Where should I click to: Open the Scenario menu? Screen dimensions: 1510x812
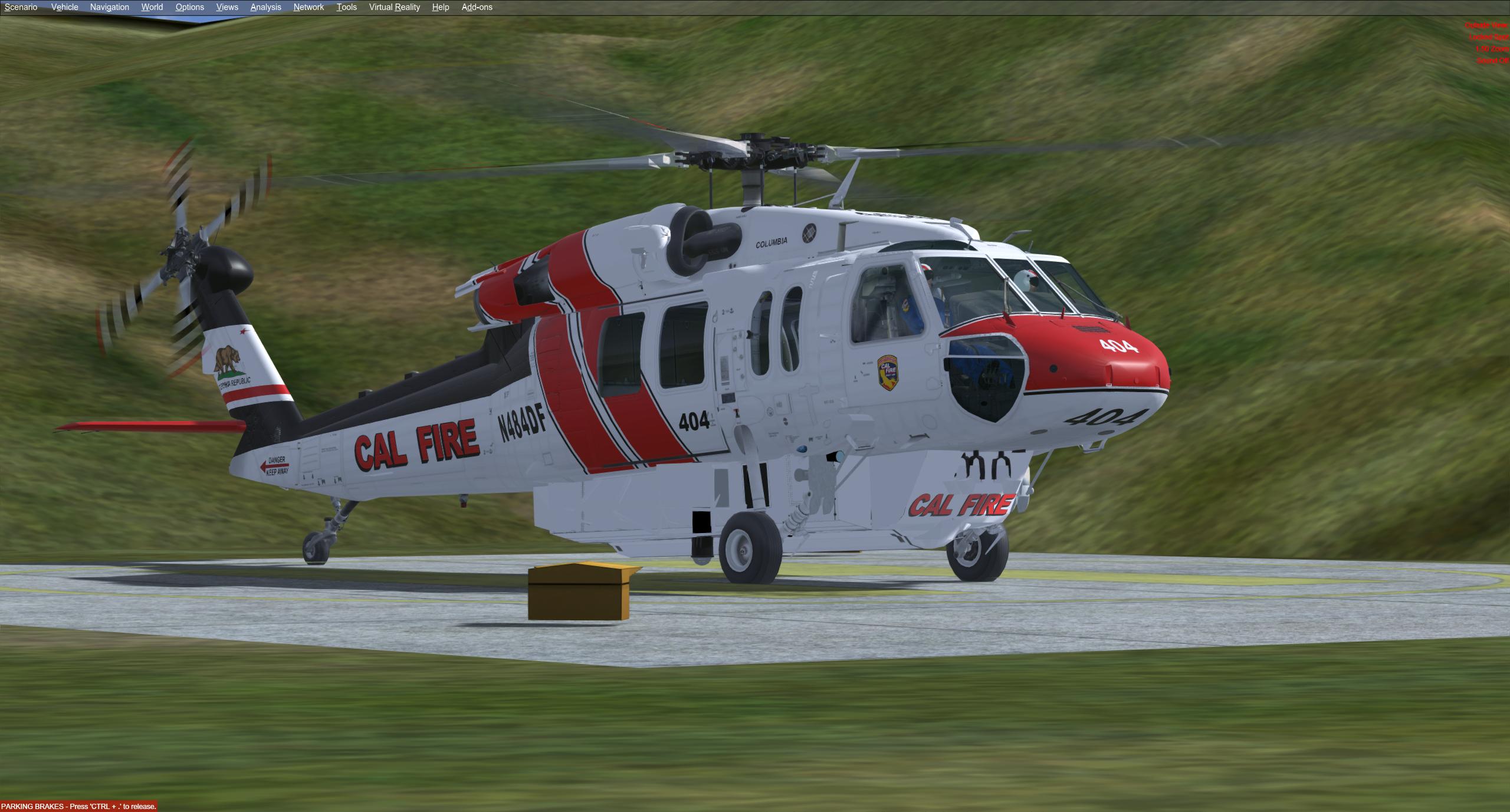[21, 7]
